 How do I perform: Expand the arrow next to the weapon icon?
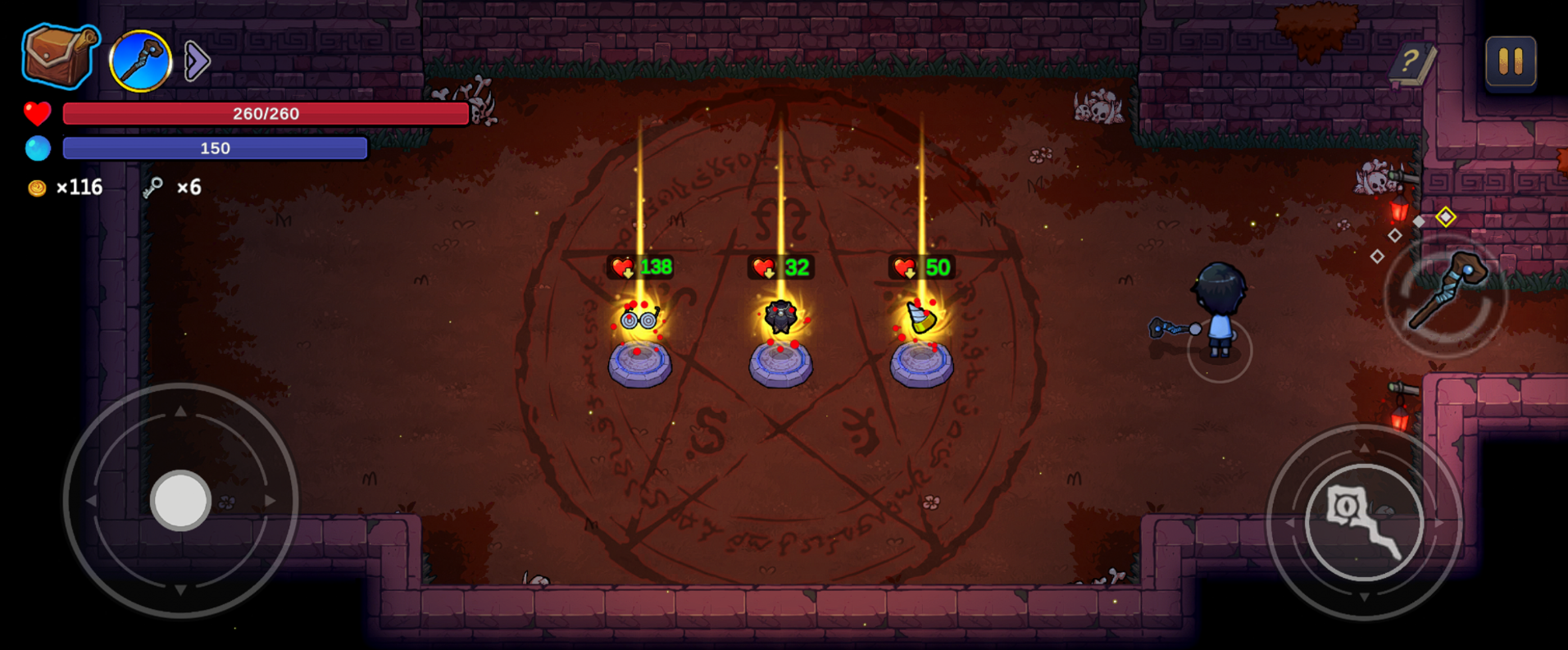coord(197,60)
